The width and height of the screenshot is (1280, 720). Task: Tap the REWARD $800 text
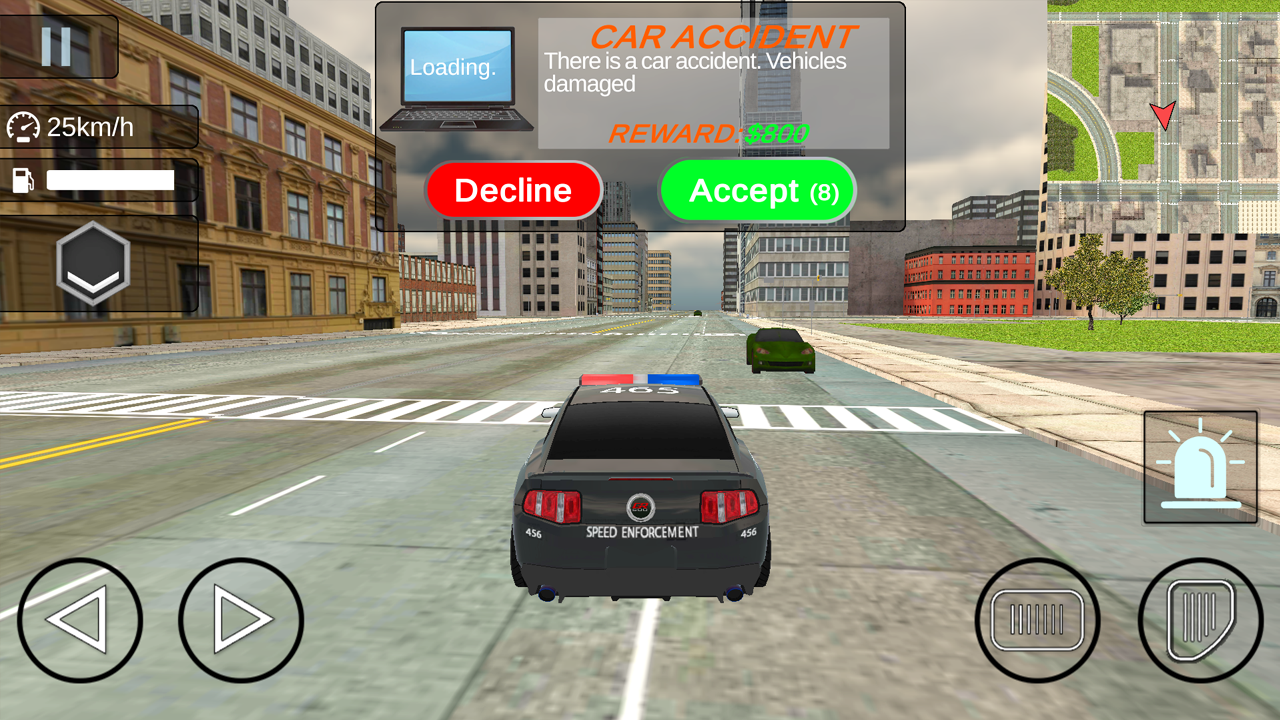[712, 133]
